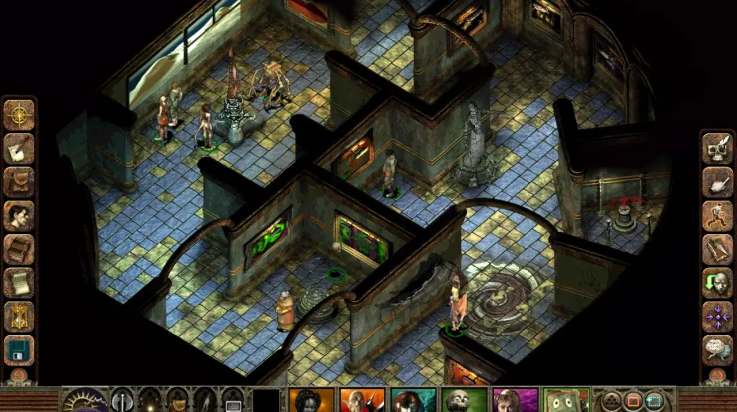The width and height of the screenshot is (737, 412).
Task: Select Nordom's green cube portrait
Action: 567,401
